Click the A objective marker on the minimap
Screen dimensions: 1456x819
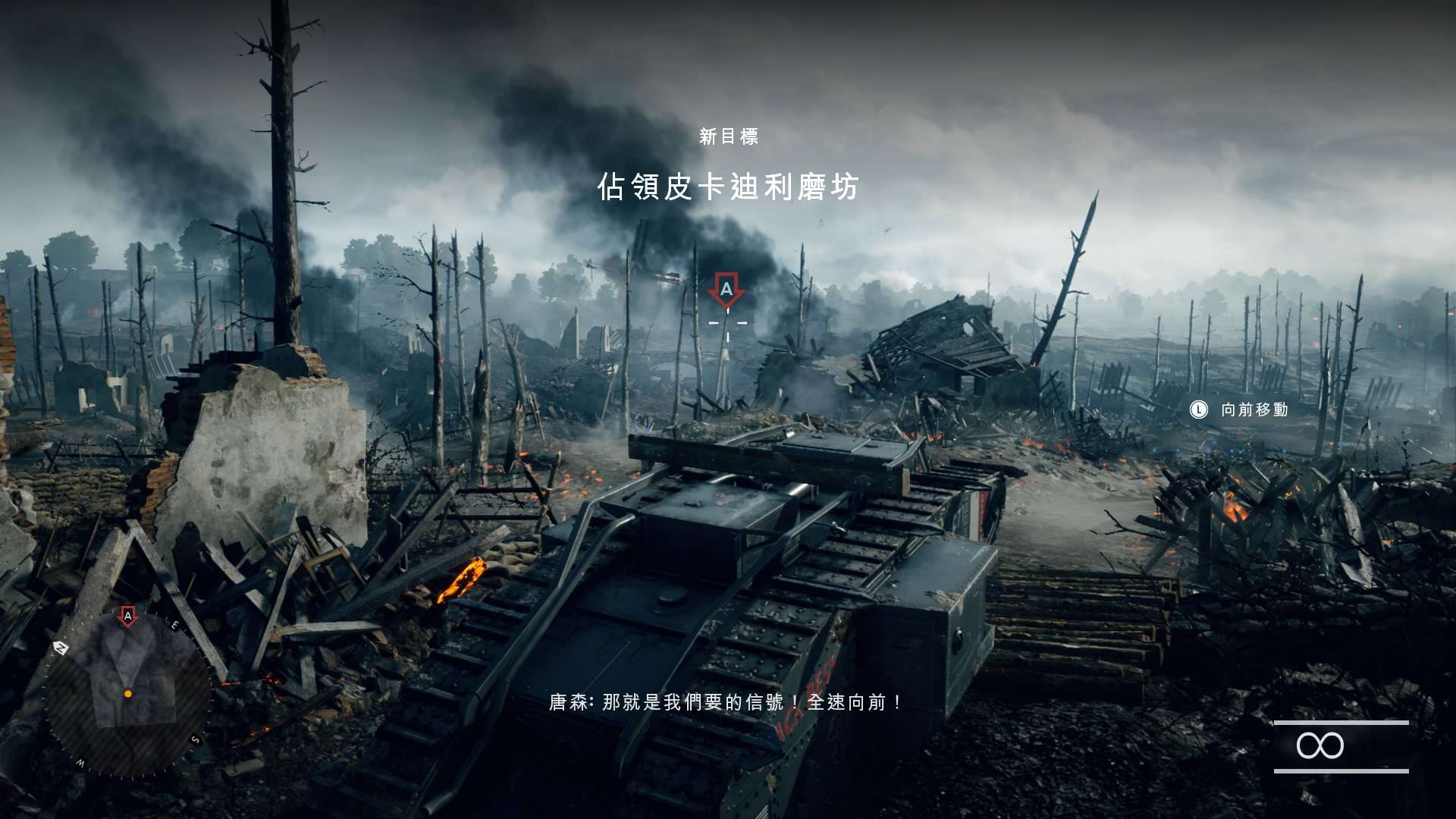pos(128,617)
